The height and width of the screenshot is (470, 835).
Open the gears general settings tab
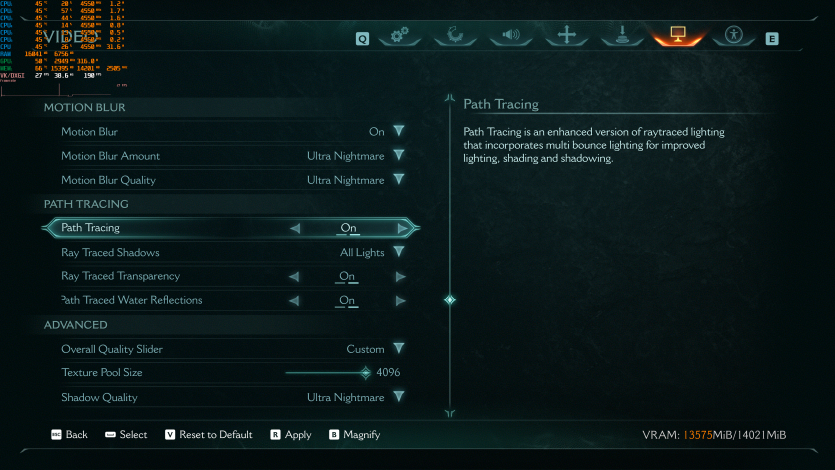tap(400, 36)
